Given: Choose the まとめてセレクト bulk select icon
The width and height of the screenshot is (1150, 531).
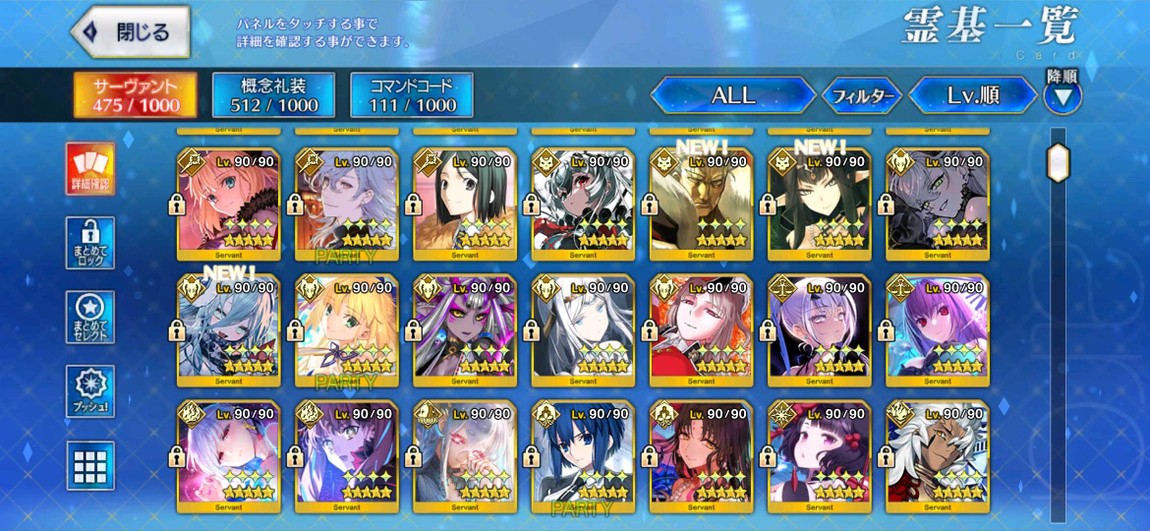Looking at the screenshot, I should coord(90,317).
